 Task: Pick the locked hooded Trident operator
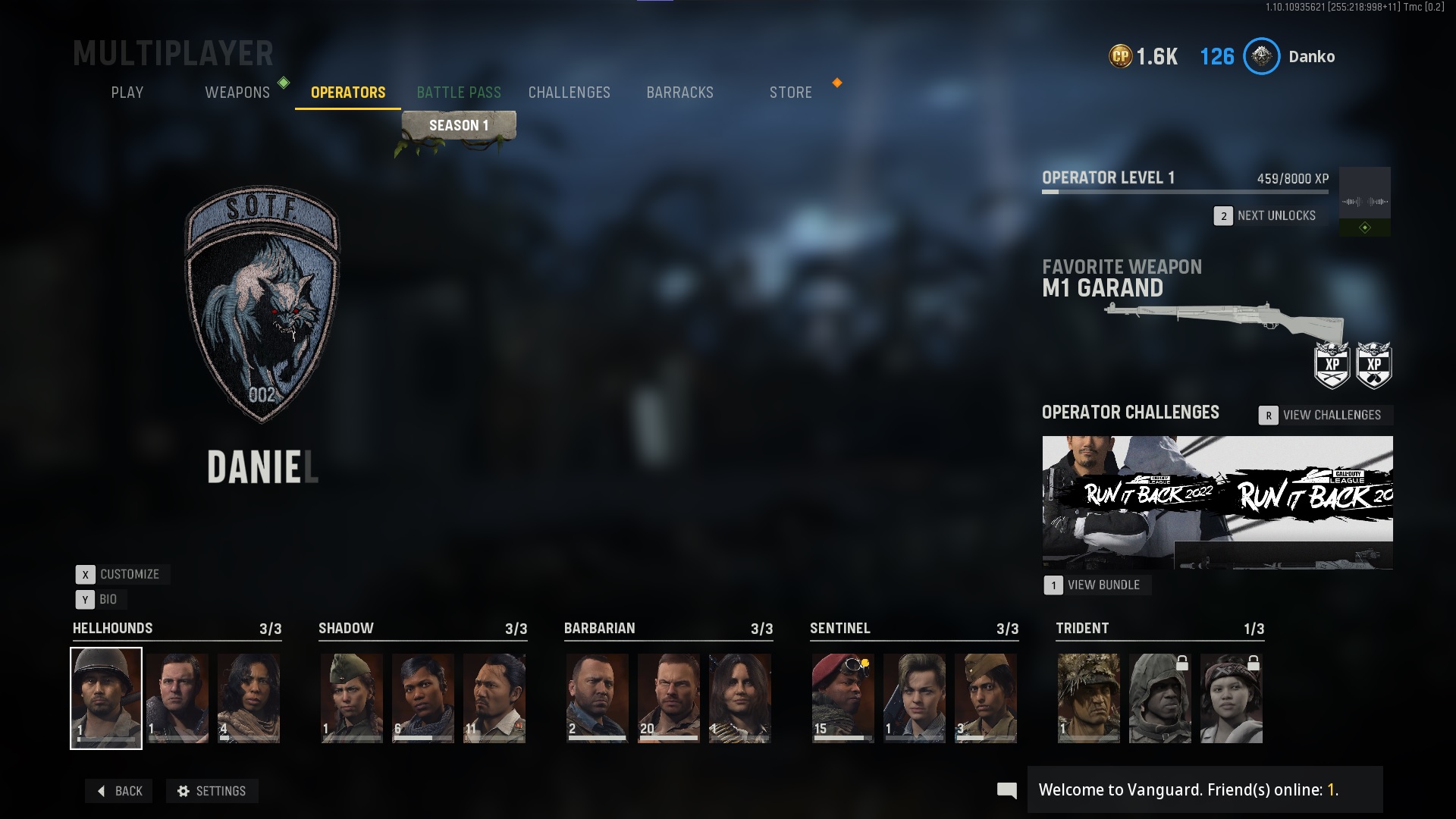1159,698
